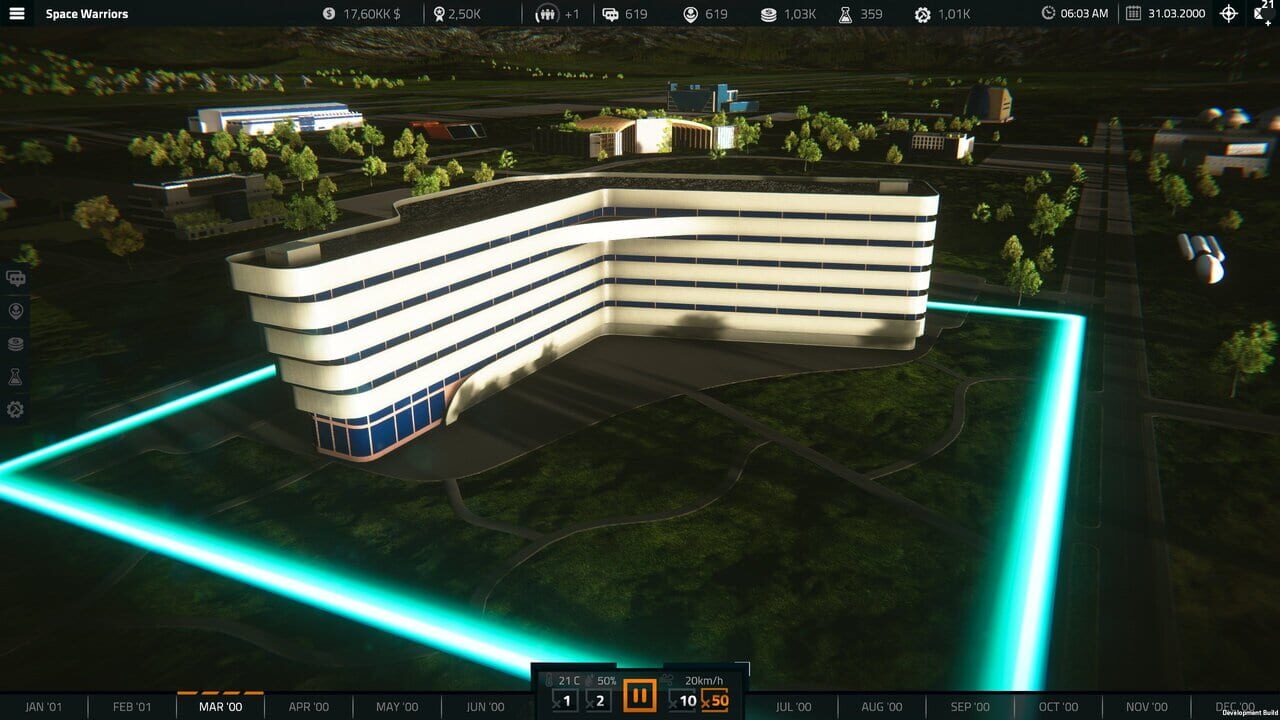Click the notifications bell with 21 badge
This screenshot has width=1280, height=720.
point(1262,14)
